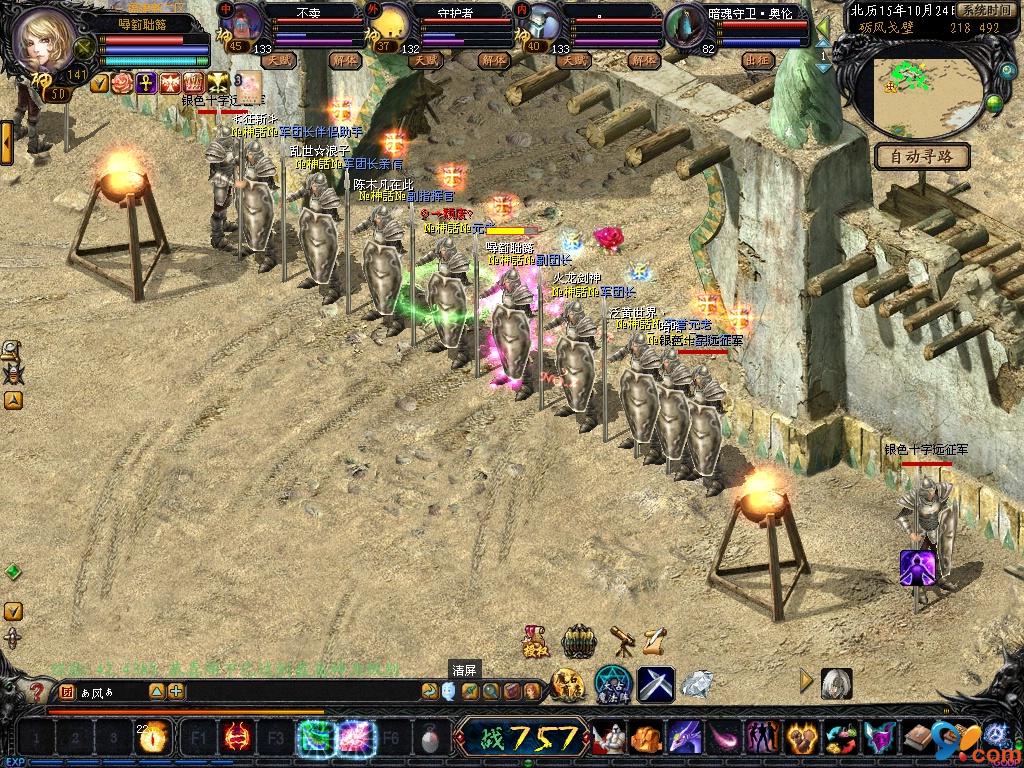
Task: Click the 出征 button under 暗魂守卫·奥伦
Action: click(758, 60)
